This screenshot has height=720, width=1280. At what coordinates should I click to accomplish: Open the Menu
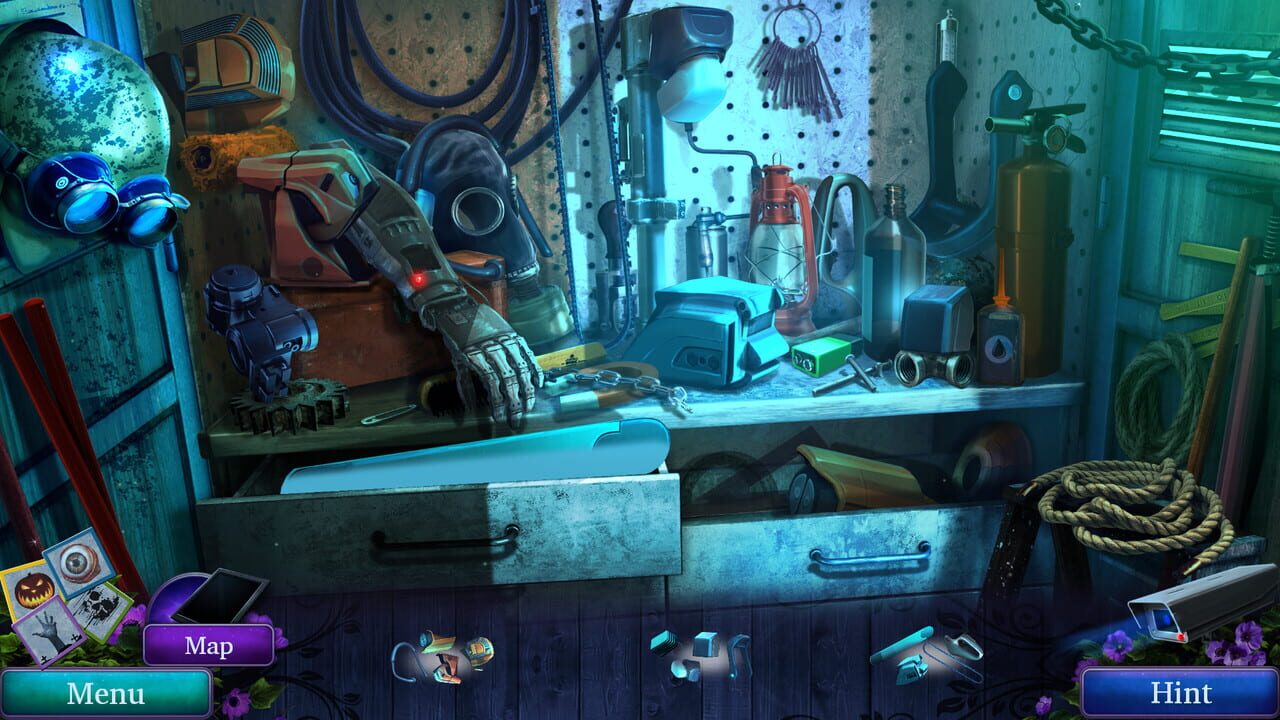tap(105, 690)
